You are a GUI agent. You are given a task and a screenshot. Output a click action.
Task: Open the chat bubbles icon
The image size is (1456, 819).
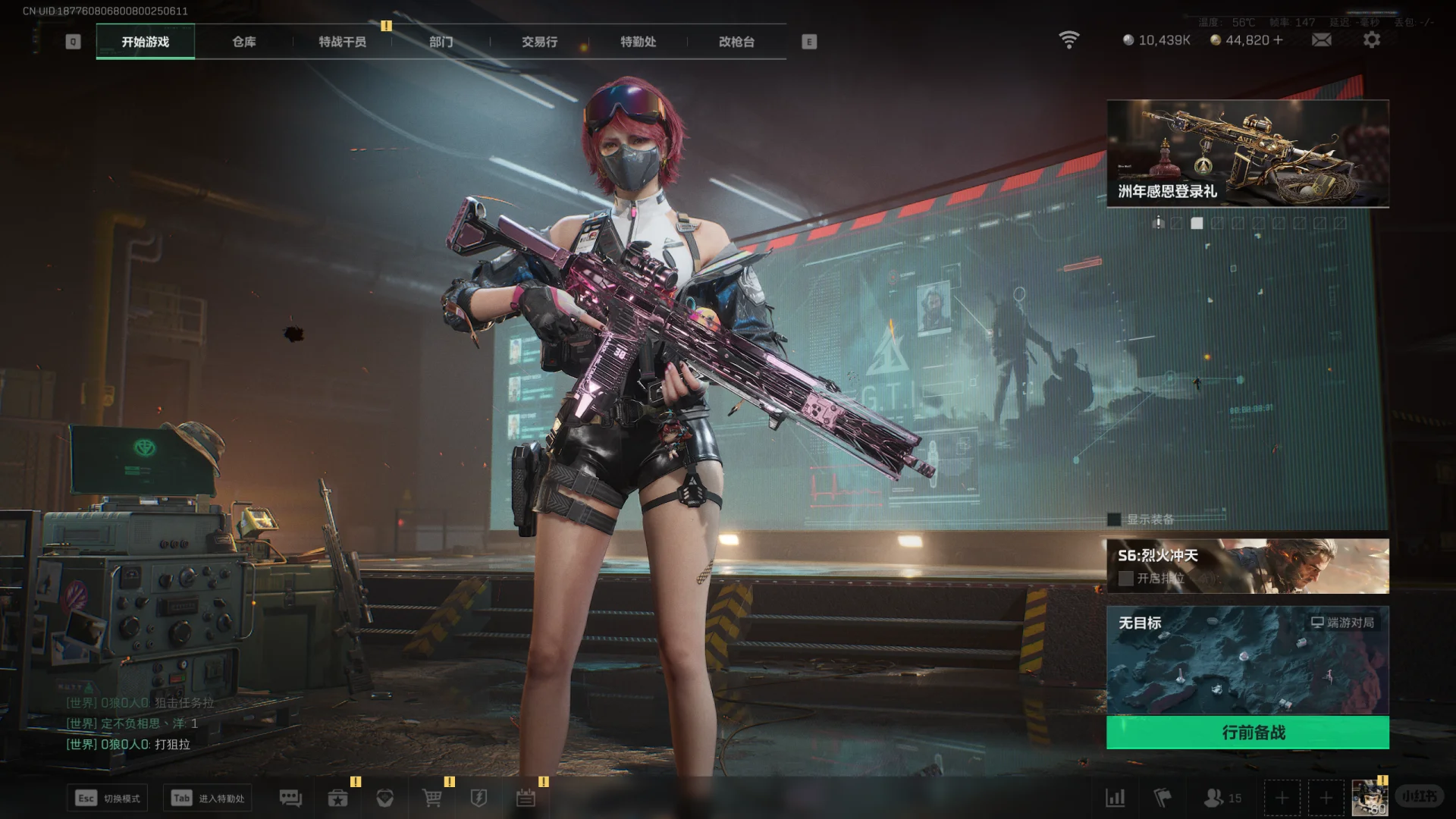pos(290,798)
